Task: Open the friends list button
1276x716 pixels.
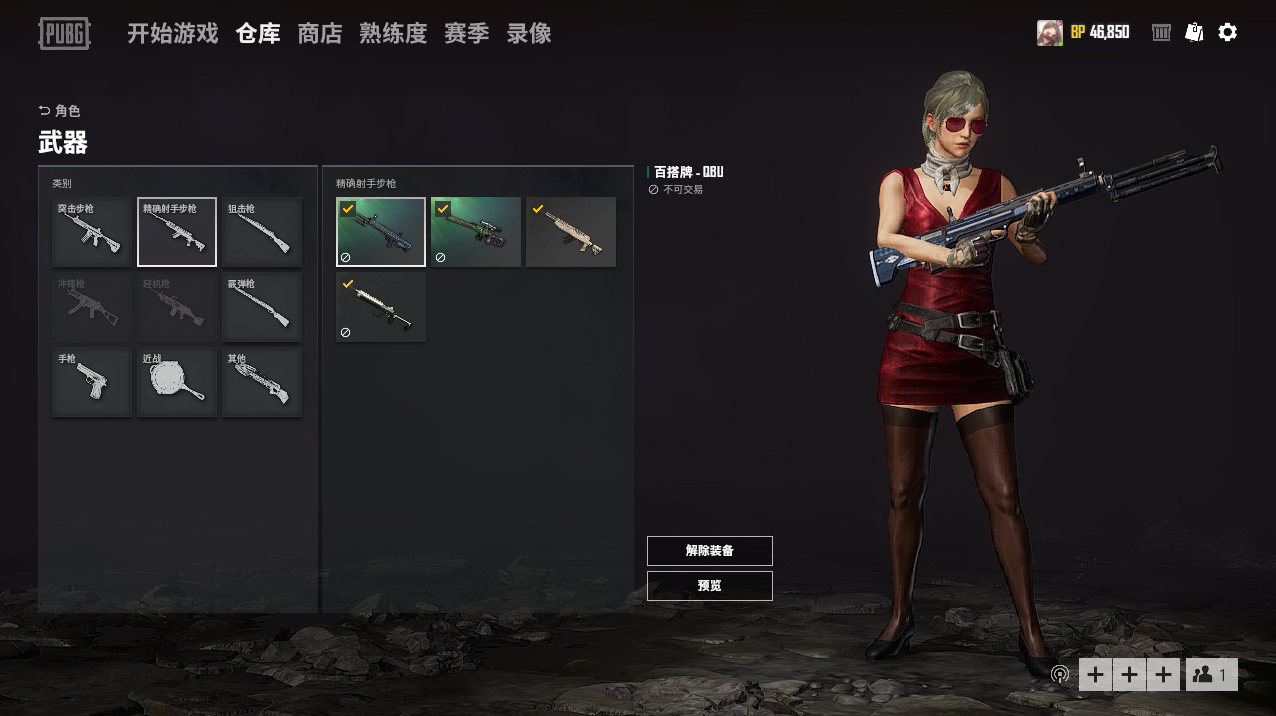Action: (x=1211, y=675)
